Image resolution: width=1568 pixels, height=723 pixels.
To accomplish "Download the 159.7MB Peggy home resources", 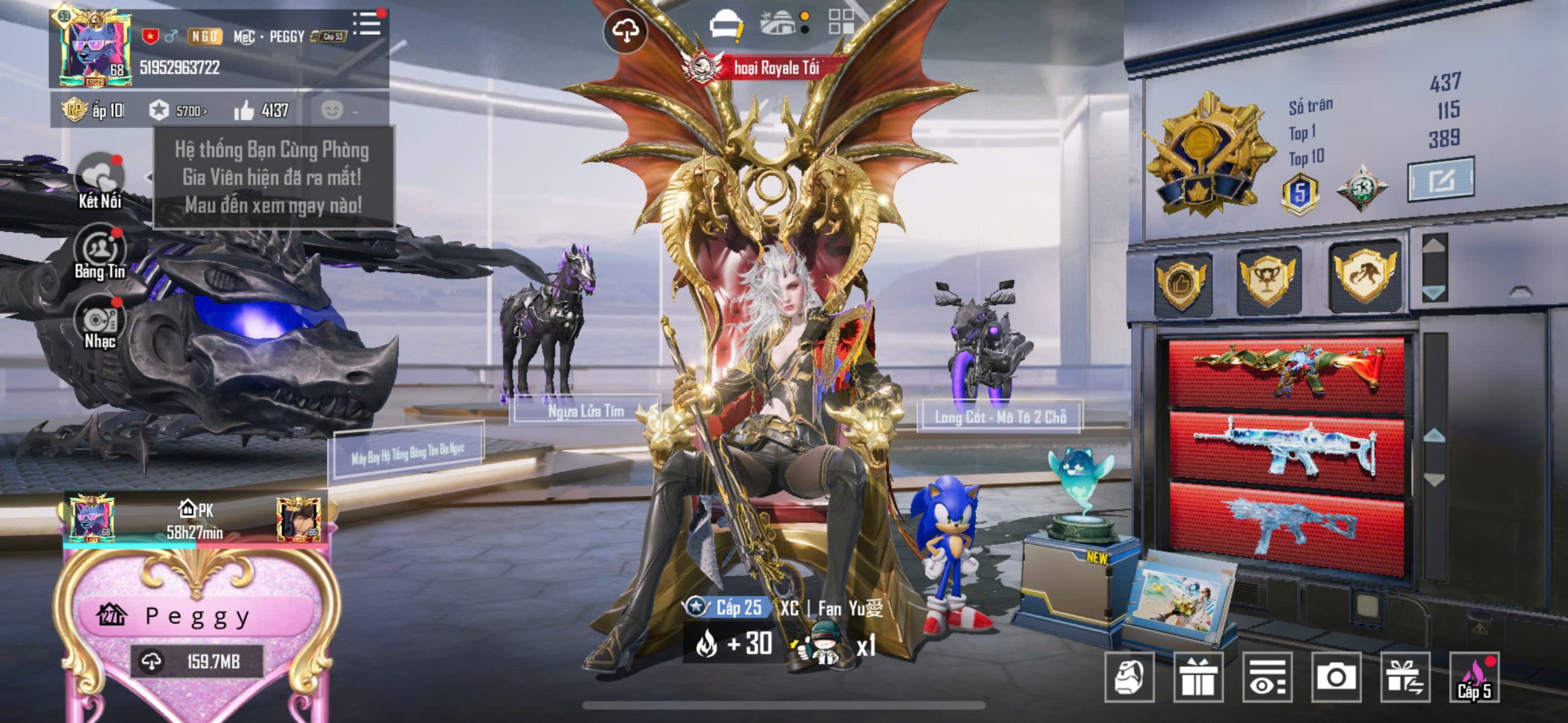I will tap(196, 661).
